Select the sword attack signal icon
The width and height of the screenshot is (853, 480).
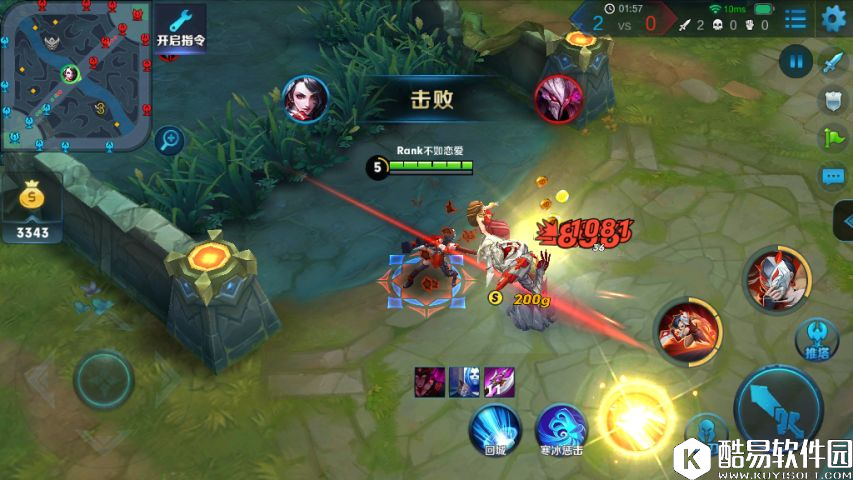pos(833,63)
